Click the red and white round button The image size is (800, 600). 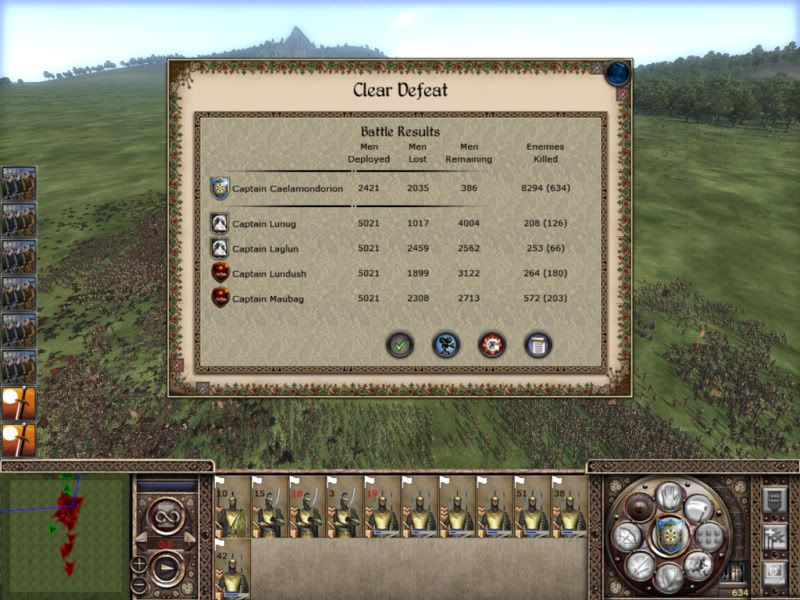(x=492, y=345)
